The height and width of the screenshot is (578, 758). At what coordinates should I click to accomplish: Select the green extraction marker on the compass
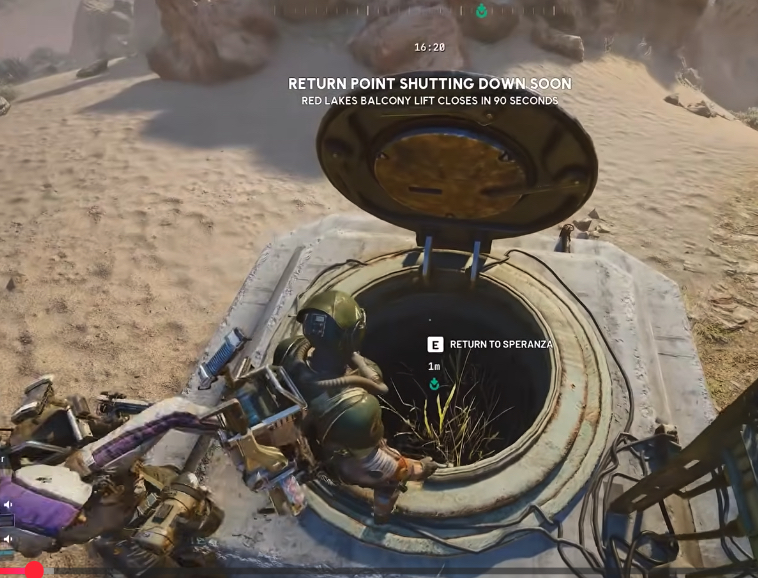(x=481, y=11)
